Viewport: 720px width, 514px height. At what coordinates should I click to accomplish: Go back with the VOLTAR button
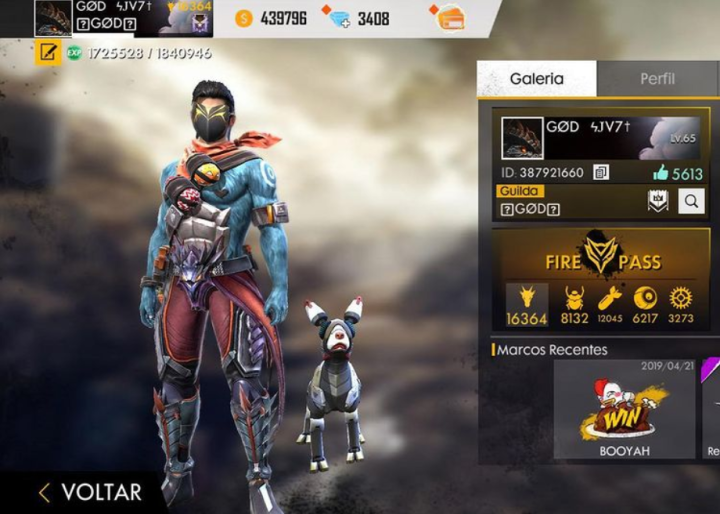[90, 492]
